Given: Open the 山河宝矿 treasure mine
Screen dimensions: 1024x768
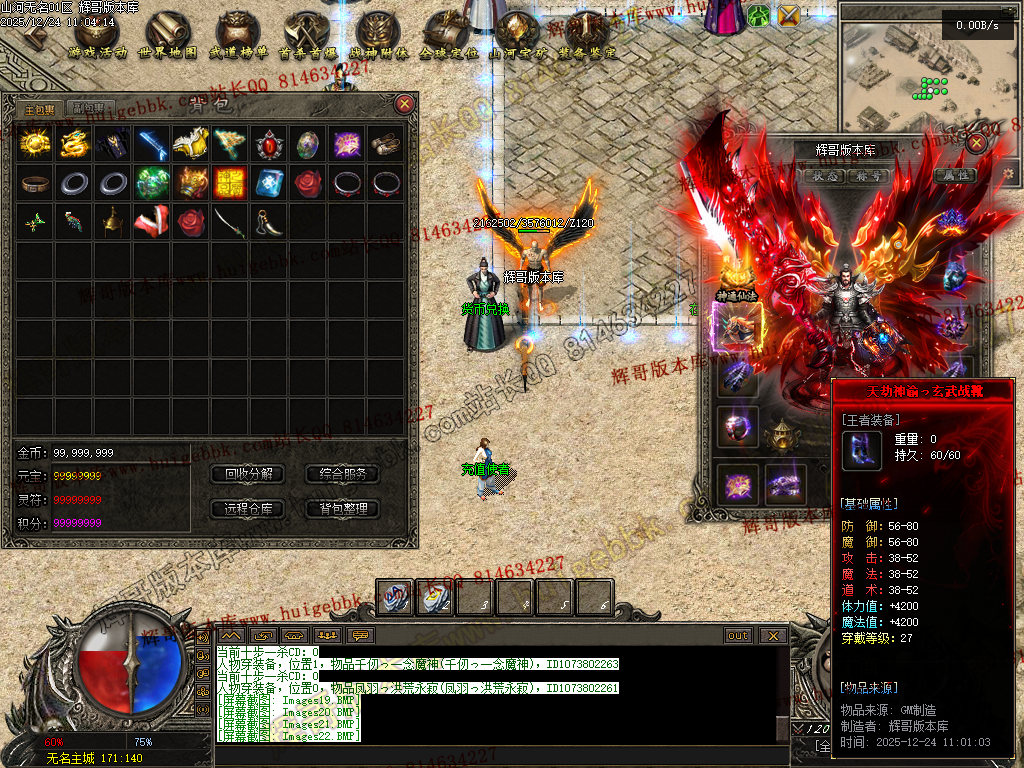Looking at the screenshot, I should (517, 37).
